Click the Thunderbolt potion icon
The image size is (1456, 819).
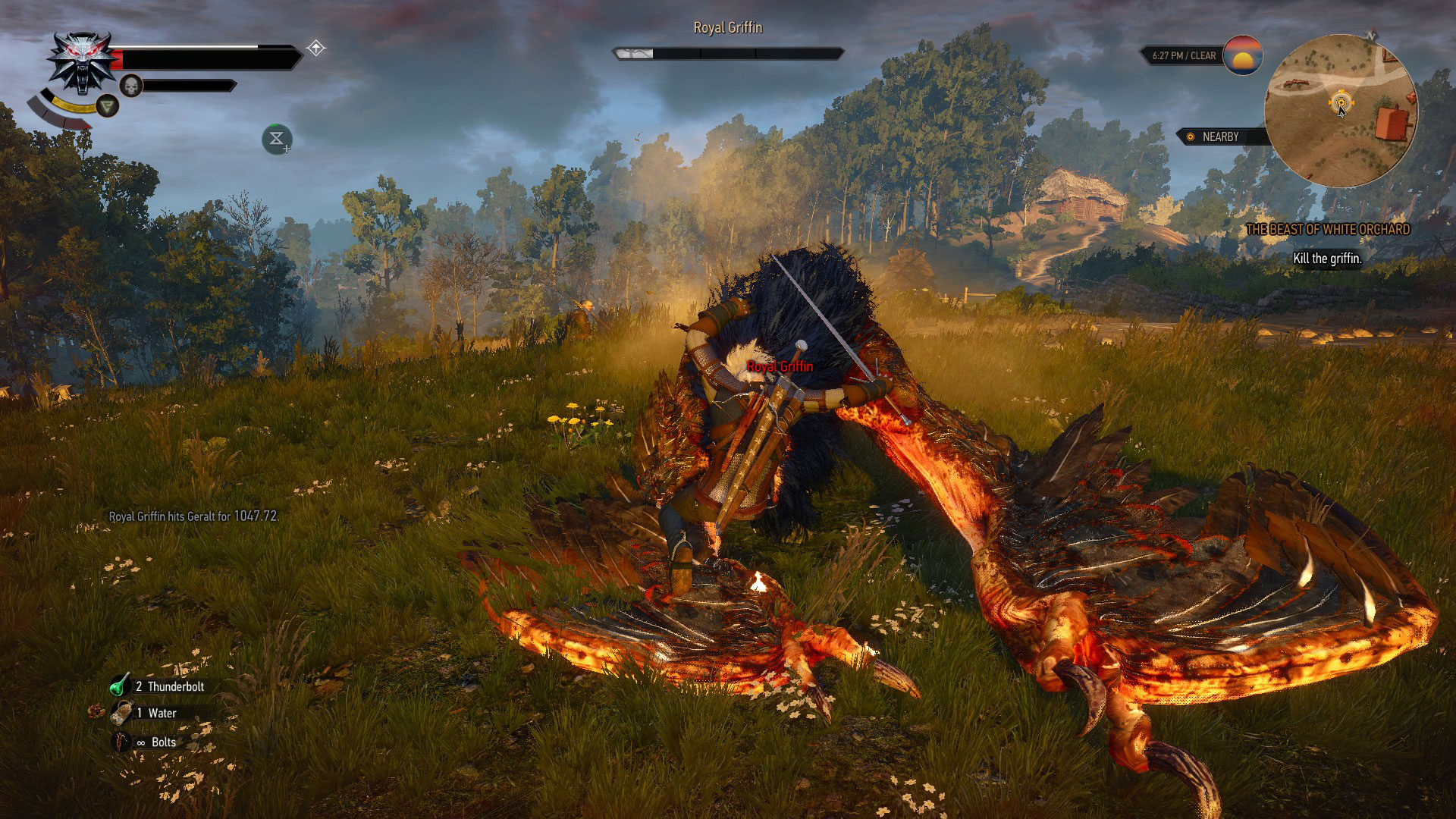(121, 685)
